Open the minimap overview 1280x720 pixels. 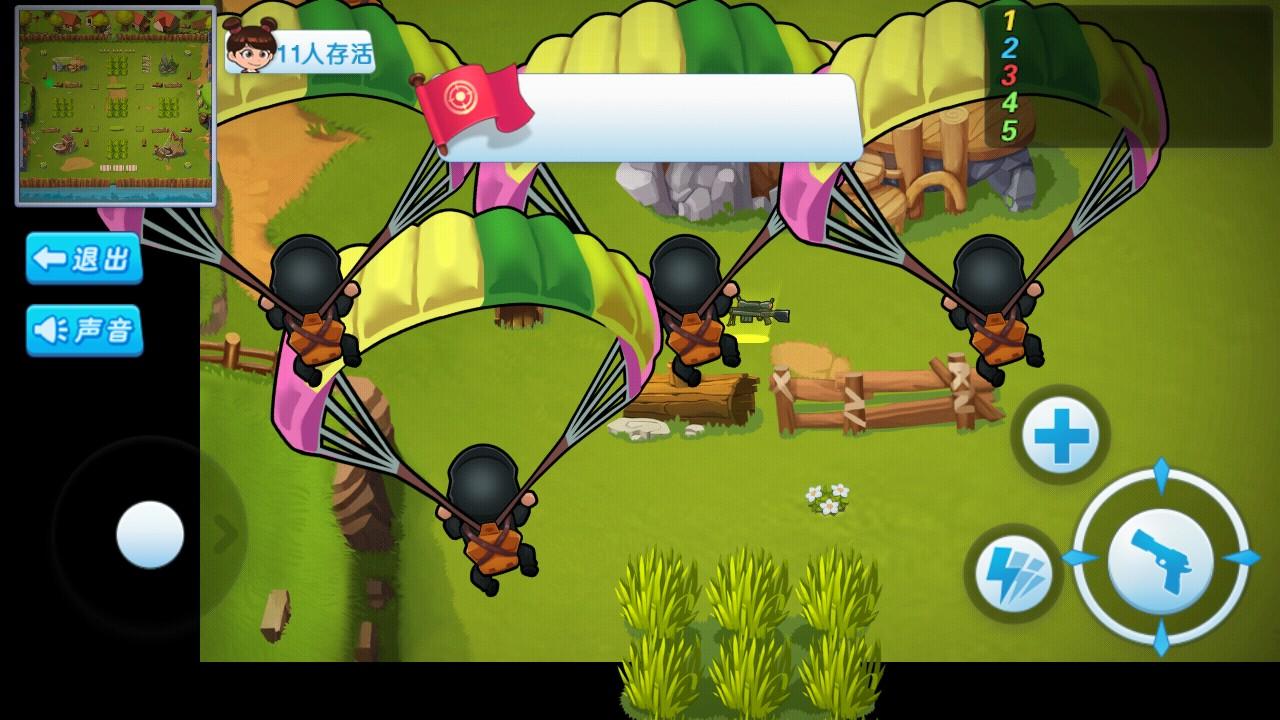click(x=115, y=105)
